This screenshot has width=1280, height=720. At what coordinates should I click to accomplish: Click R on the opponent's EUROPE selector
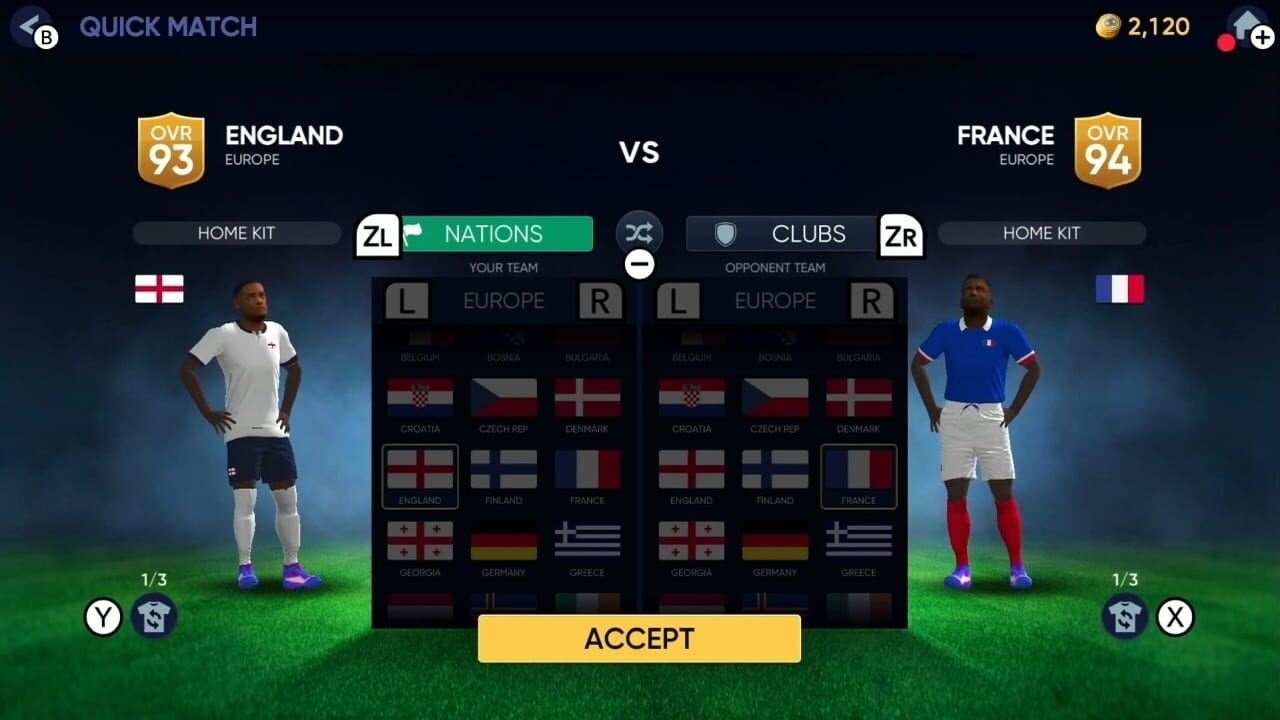(874, 300)
